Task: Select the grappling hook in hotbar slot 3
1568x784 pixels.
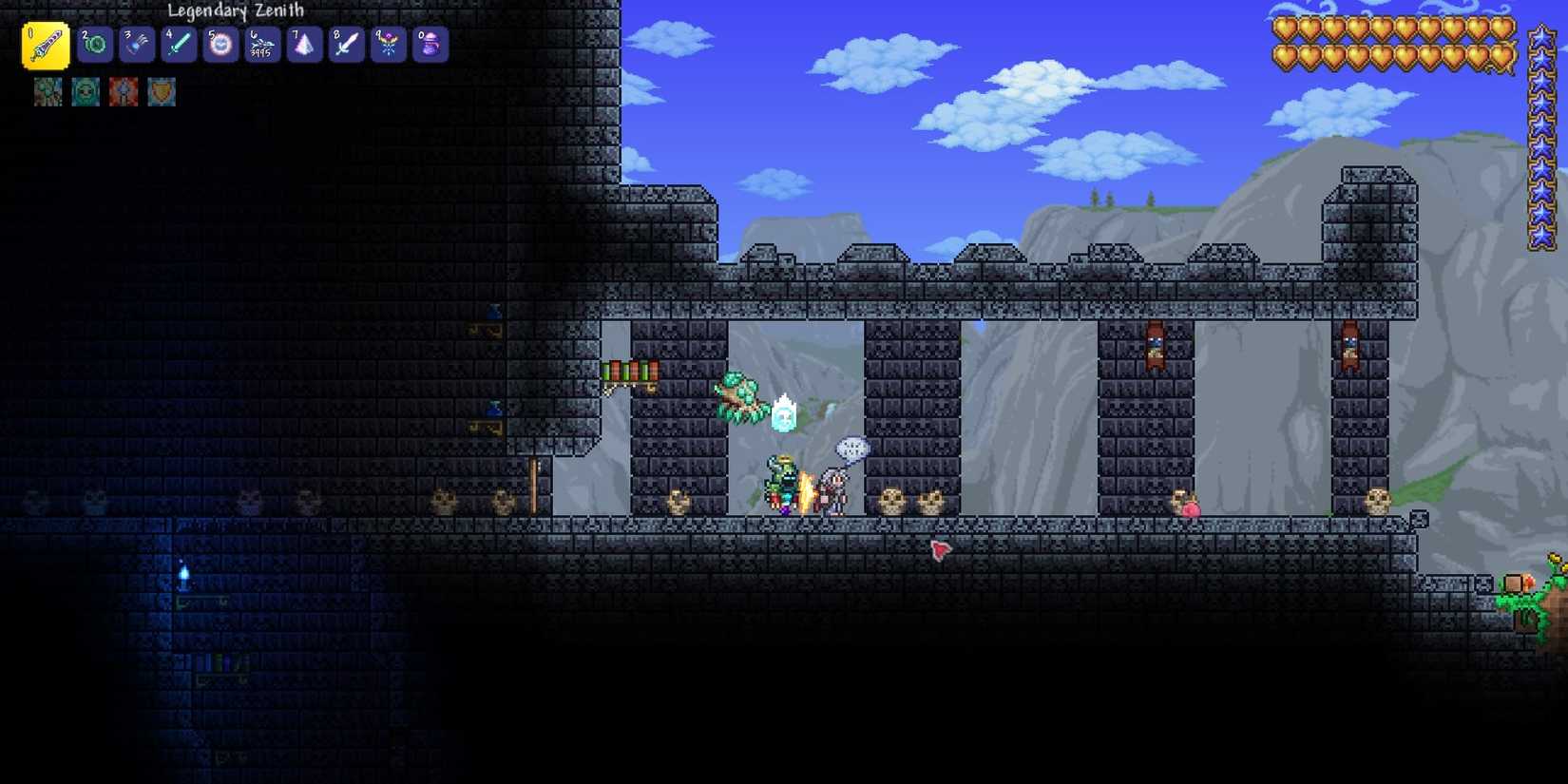Action: (137, 44)
